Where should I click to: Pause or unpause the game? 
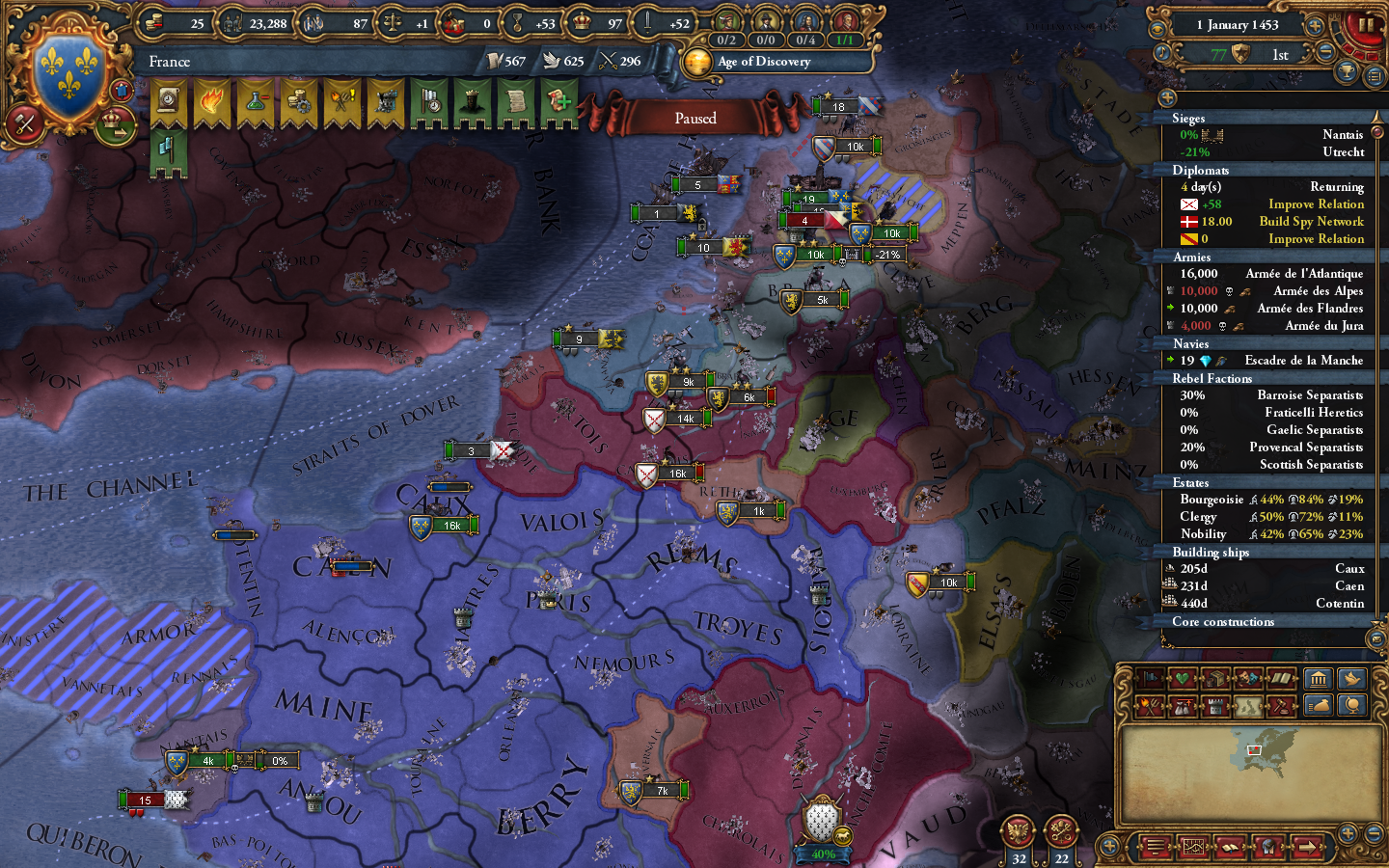point(1366,26)
